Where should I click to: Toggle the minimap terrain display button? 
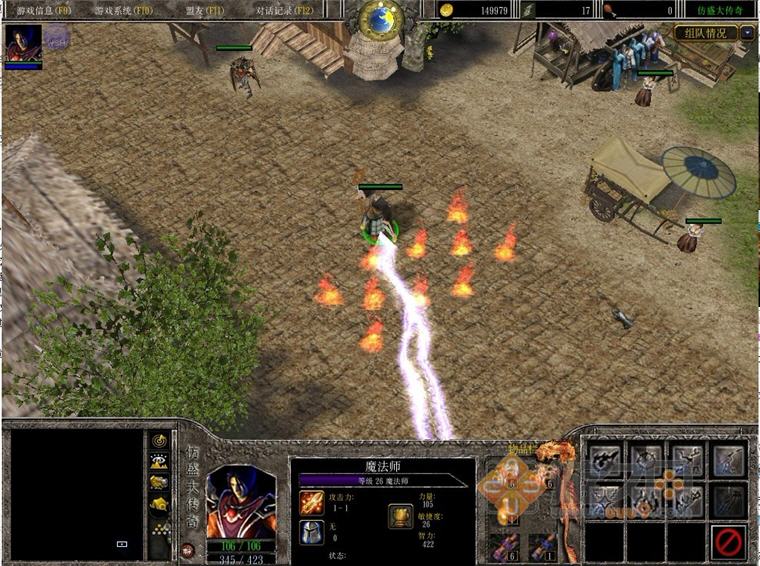pos(159,461)
